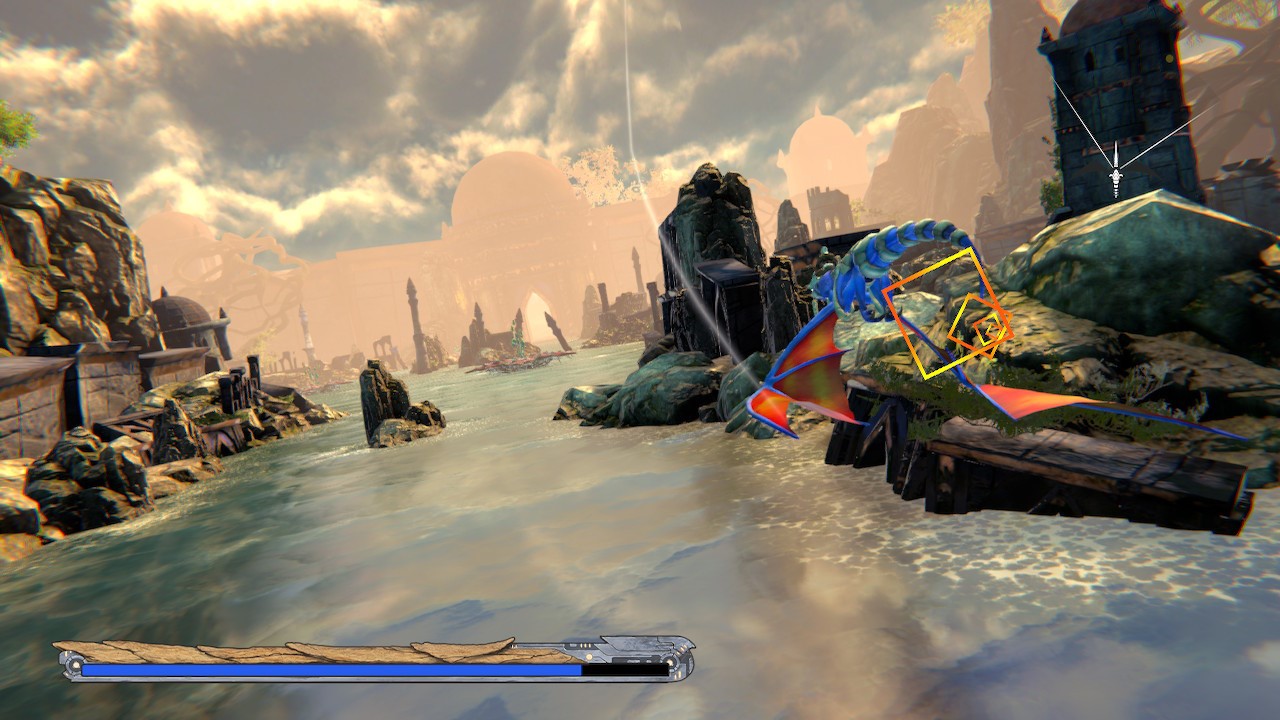
Task: Click the dragon radar indicator
Action: pyautogui.click(x=1115, y=181)
